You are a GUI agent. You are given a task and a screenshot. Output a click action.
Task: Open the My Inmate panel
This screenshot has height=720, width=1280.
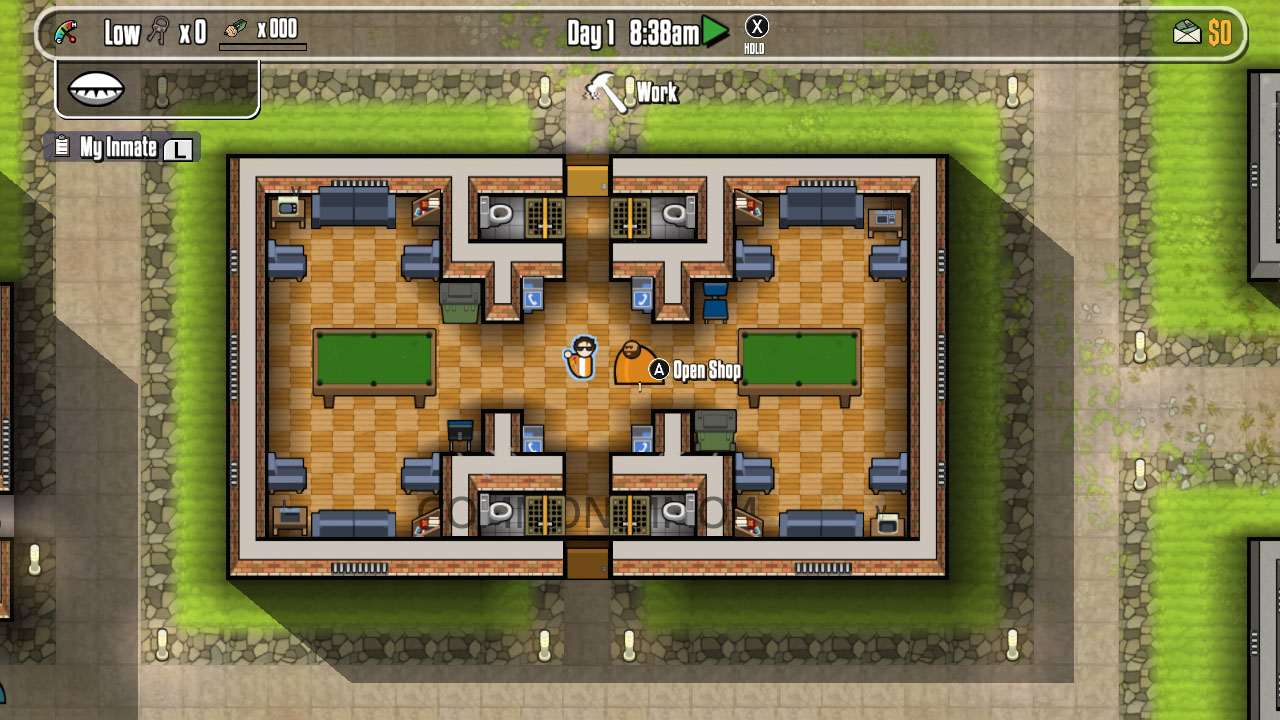click(x=120, y=147)
